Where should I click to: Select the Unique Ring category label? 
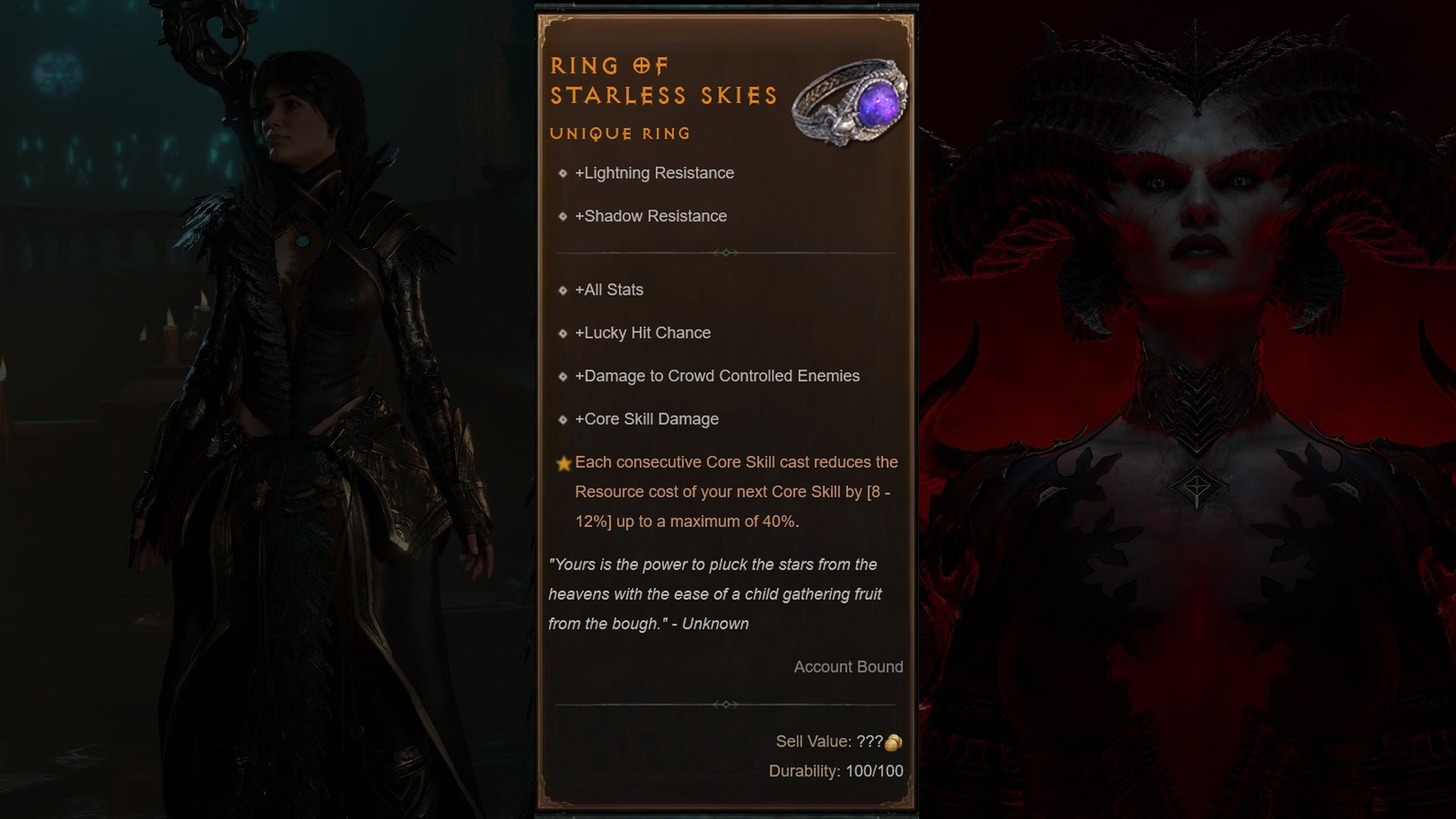[x=620, y=133]
